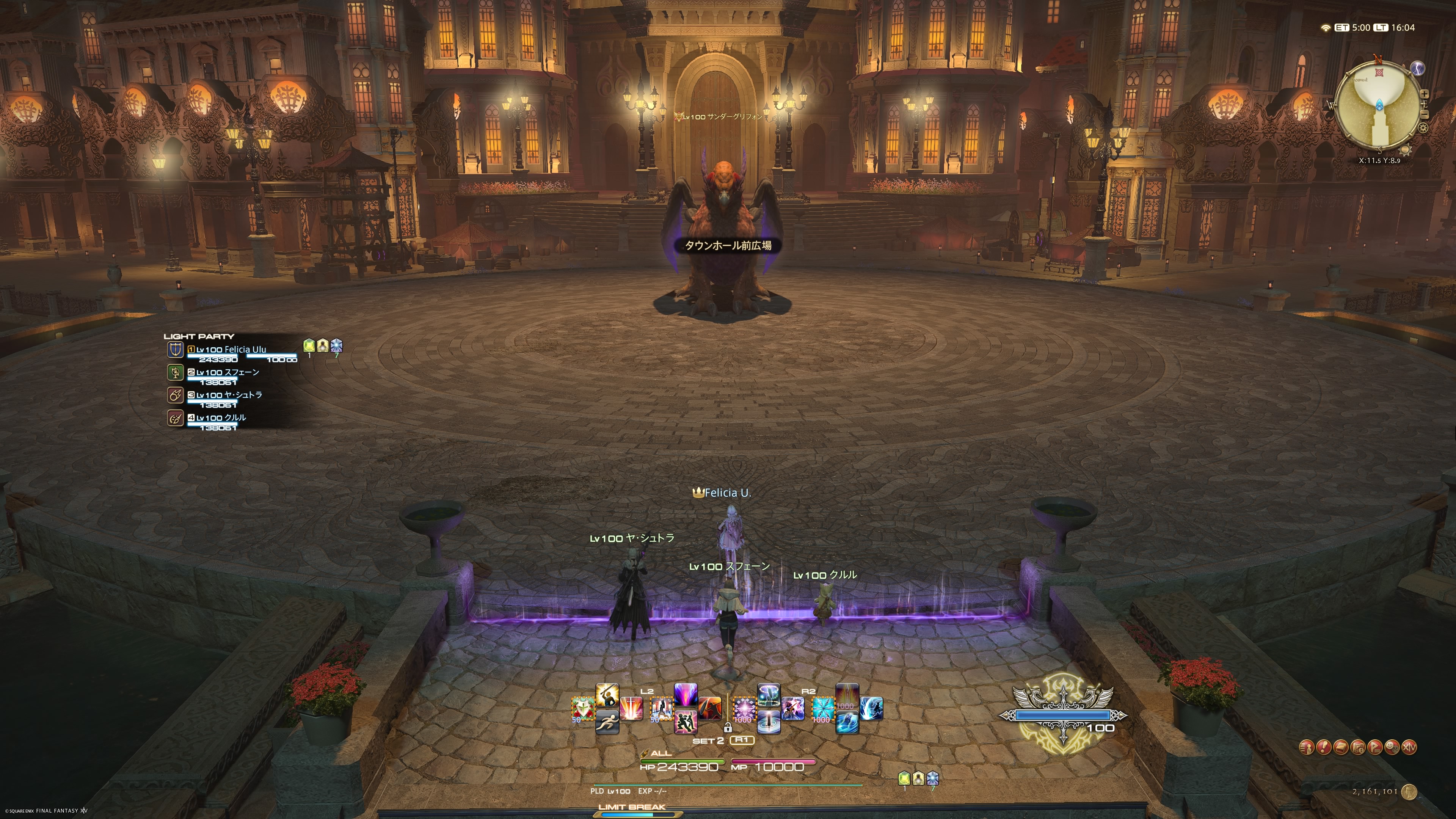Open the System XIV menu icon
Viewport: 1456px width, 819px height.
[x=1410, y=747]
